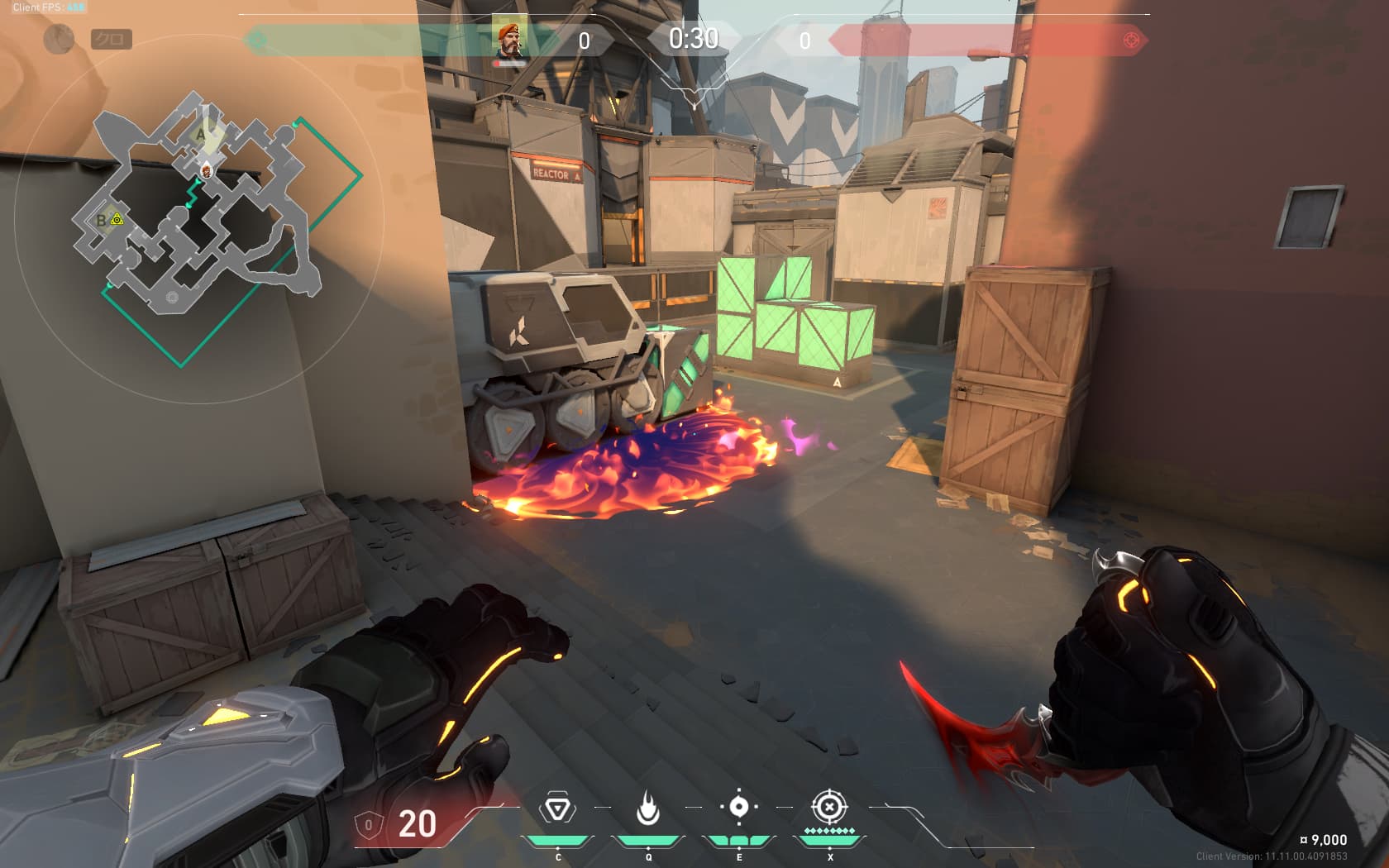Viewport: 1389px width, 868px height.
Task: Click the red enemy team emblem
Action: (1132, 40)
